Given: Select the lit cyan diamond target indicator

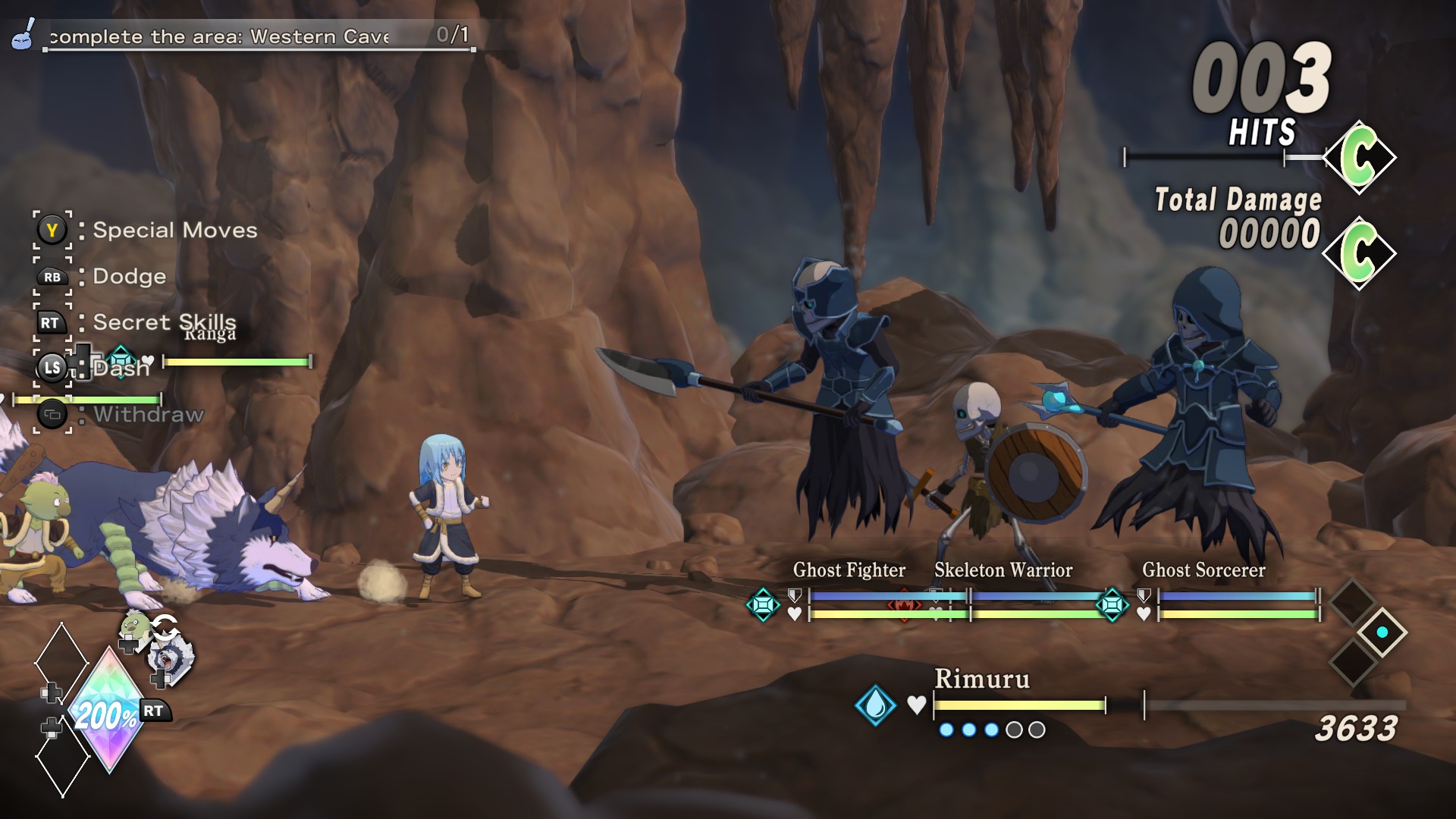Looking at the screenshot, I should [x=1382, y=632].
